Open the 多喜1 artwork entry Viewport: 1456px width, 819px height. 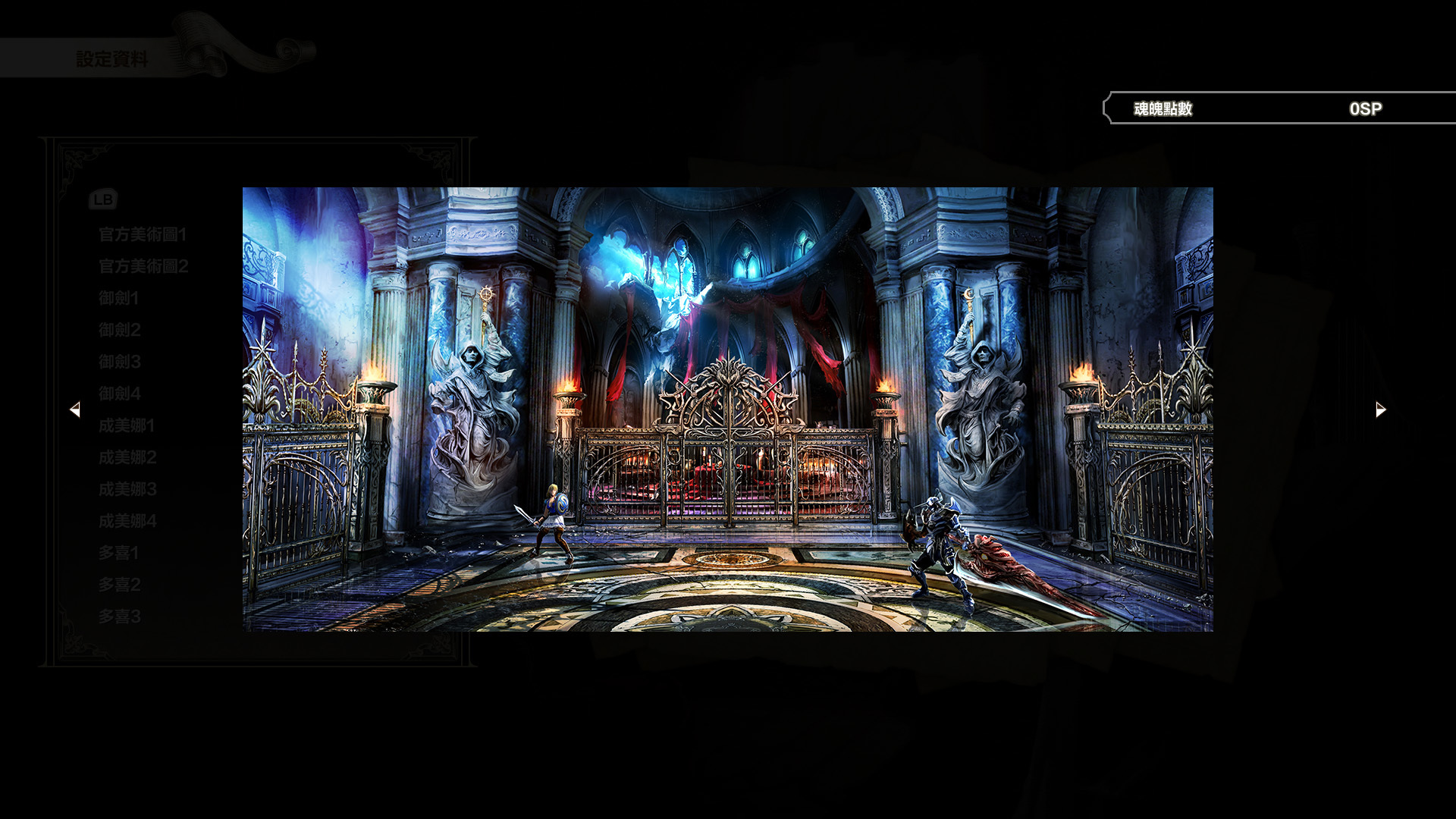118,553
